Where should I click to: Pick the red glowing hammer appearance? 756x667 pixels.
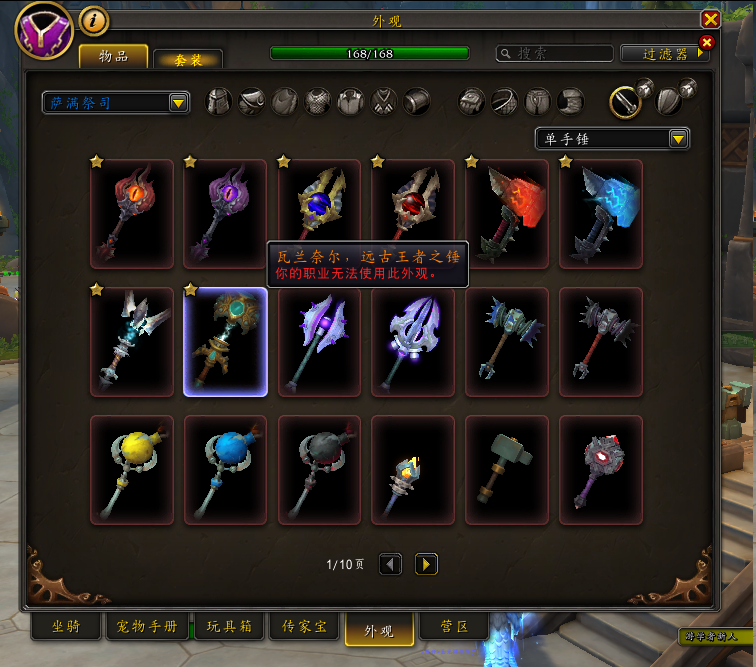click(507, 213)
